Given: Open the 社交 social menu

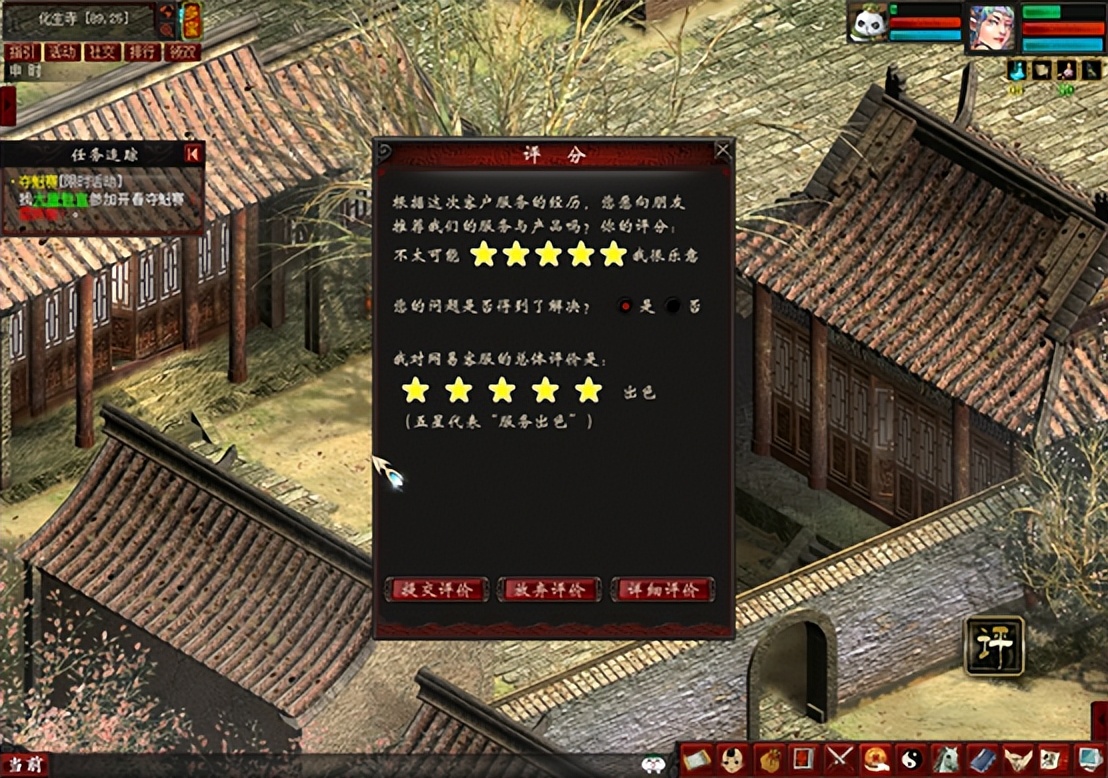Looking at the screenshot, I should pyautogui.click(x=100, y=52).
